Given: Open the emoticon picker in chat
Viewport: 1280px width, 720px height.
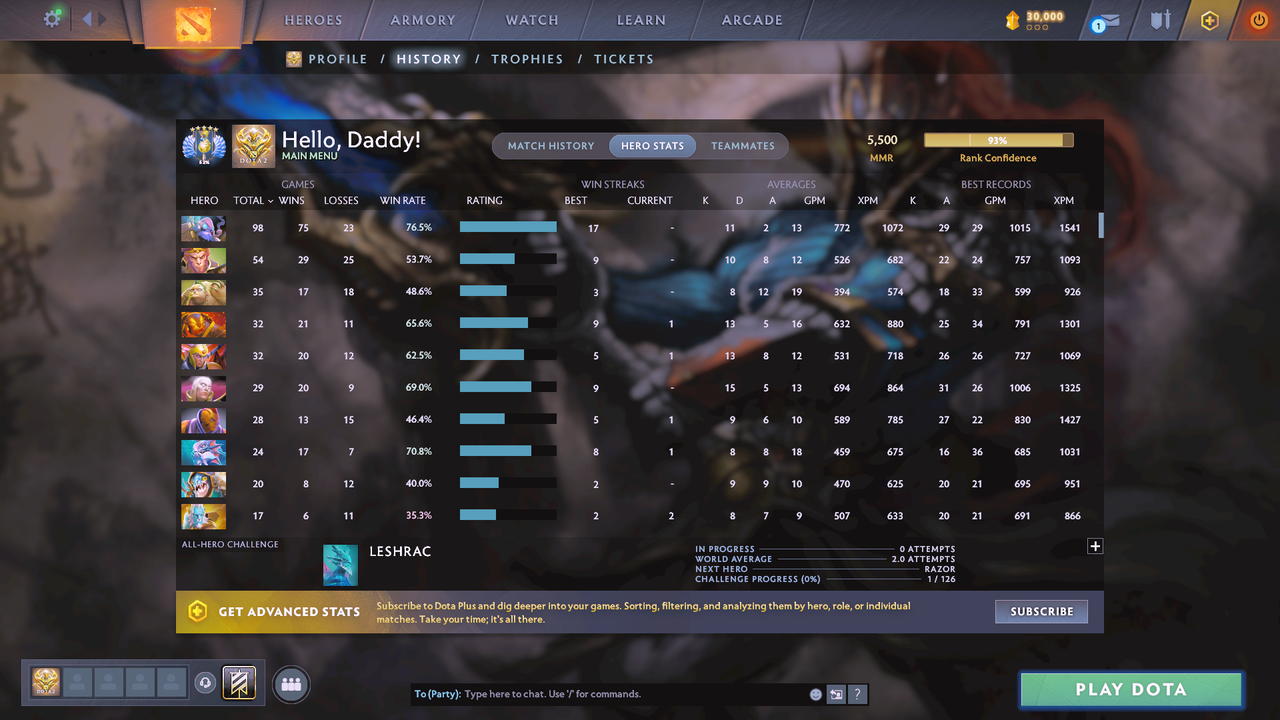Looking at the screenshot, I should pos(815,693).
